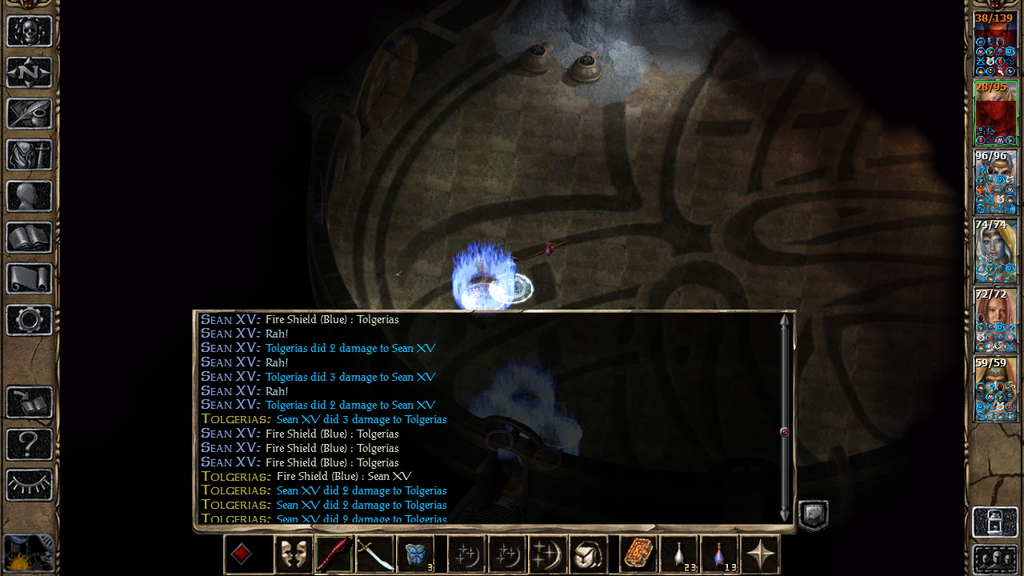Image resolution: width=1024 pixels, height=576 pixels.
Task: Open the journal with the quill button
Action: tap(29, 113)
